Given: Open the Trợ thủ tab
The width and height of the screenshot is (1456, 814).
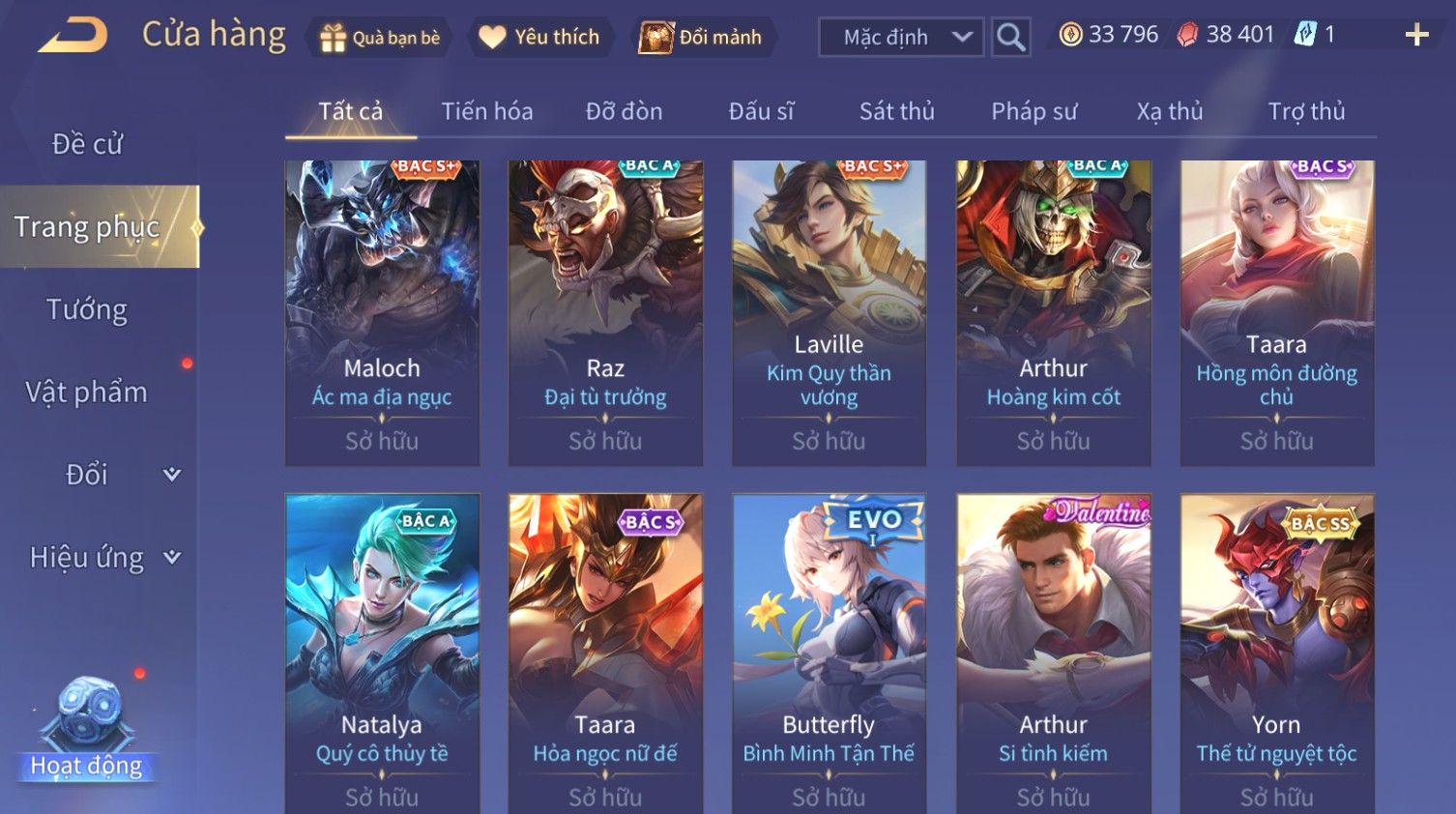Looking at the screenshot, I should coord(1306,111).
